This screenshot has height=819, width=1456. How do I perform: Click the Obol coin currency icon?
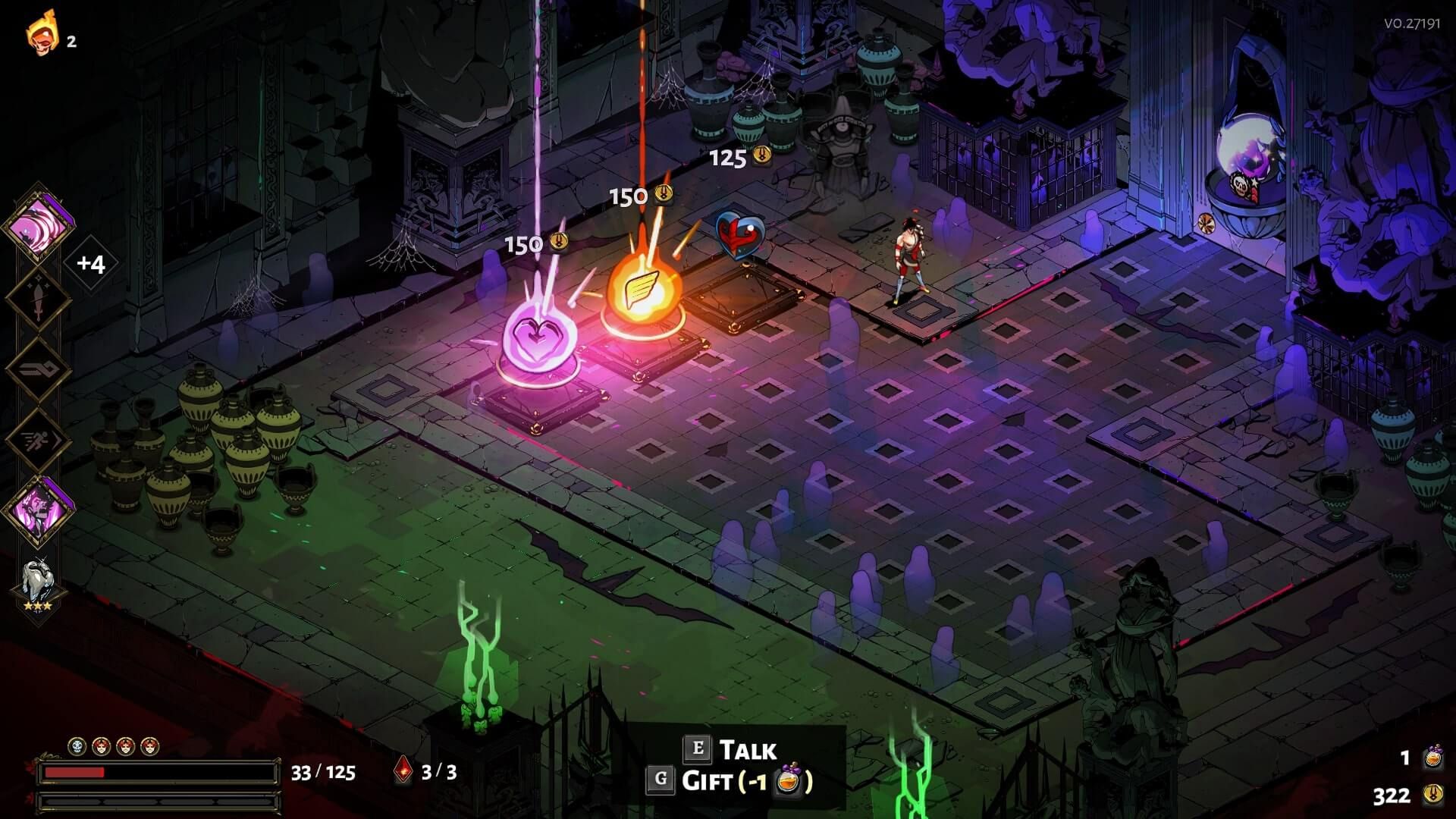[x=1432, y=795]
